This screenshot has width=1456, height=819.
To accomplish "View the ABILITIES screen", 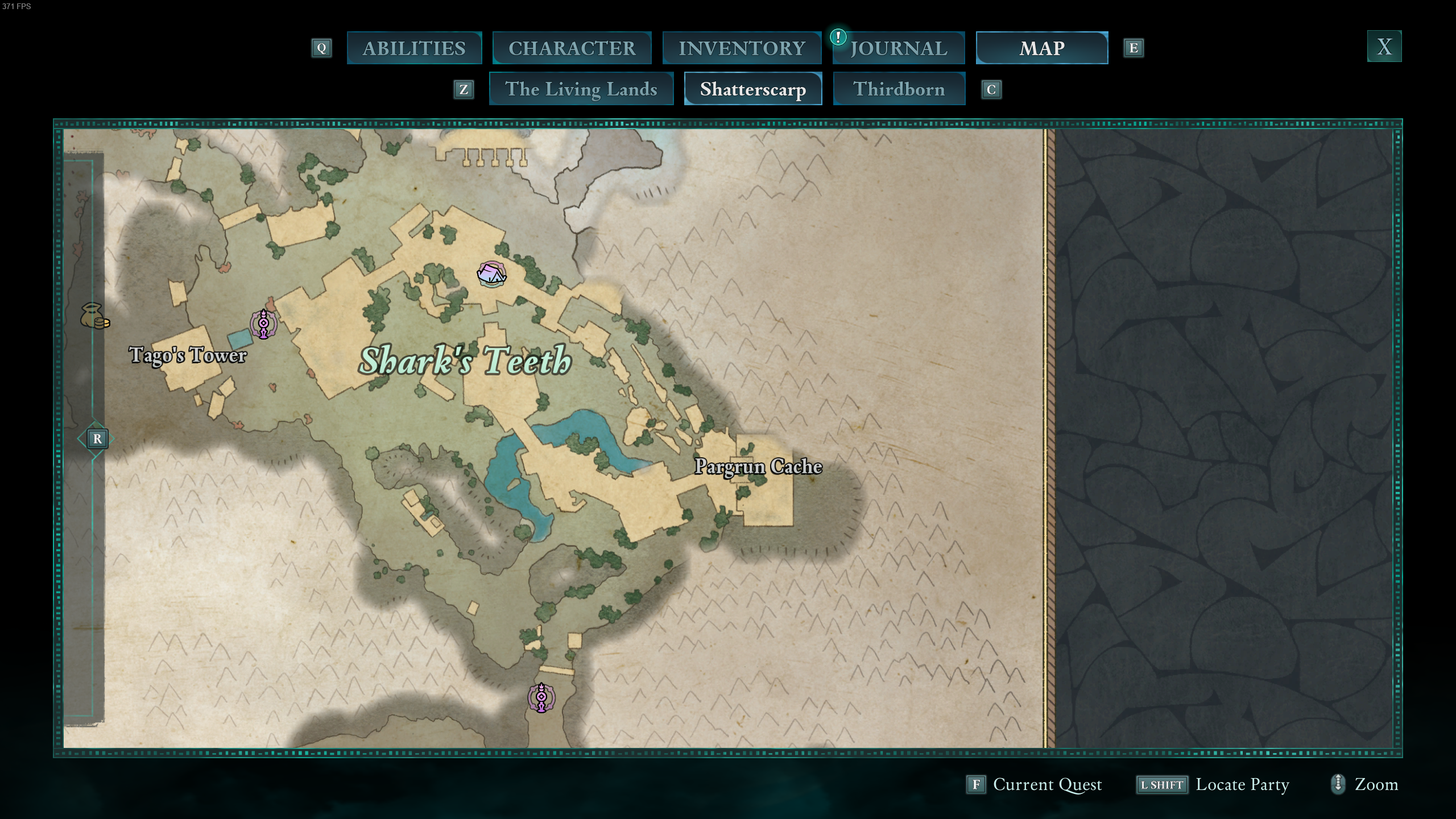I will (x=414, y=48).
